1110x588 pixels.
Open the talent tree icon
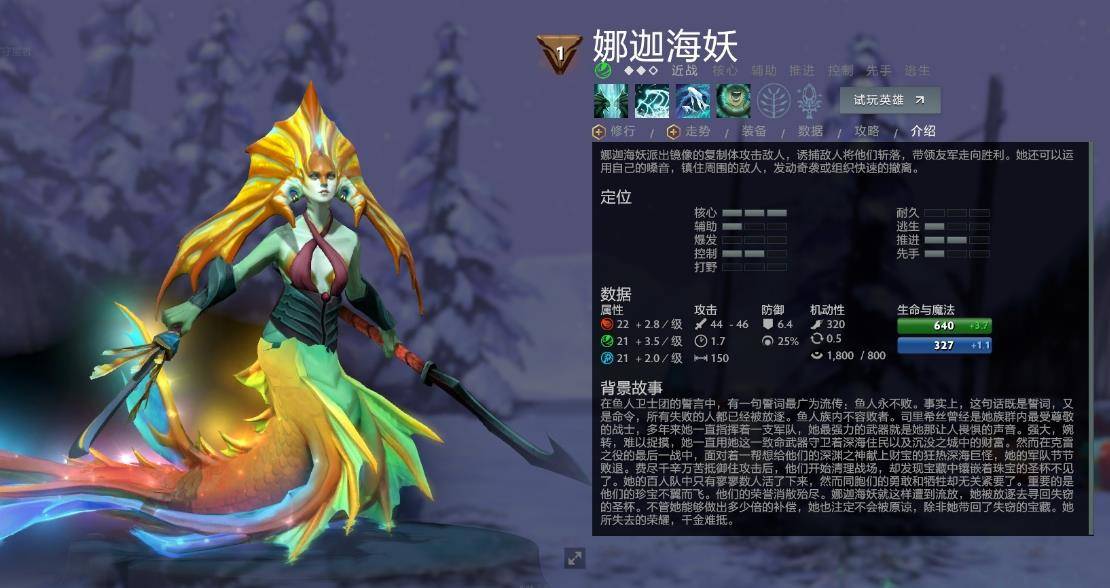pos(773,101)
